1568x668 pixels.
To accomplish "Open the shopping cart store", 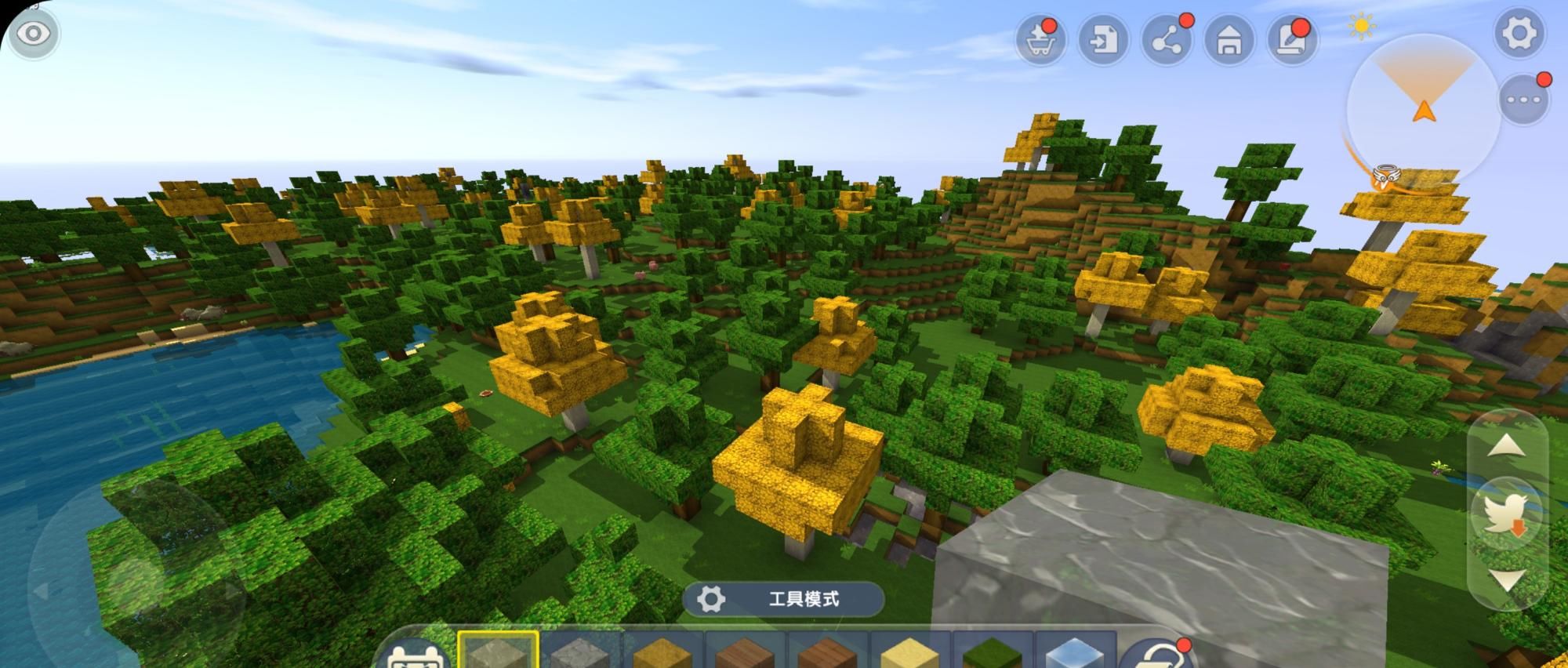I will [1040, 39].
